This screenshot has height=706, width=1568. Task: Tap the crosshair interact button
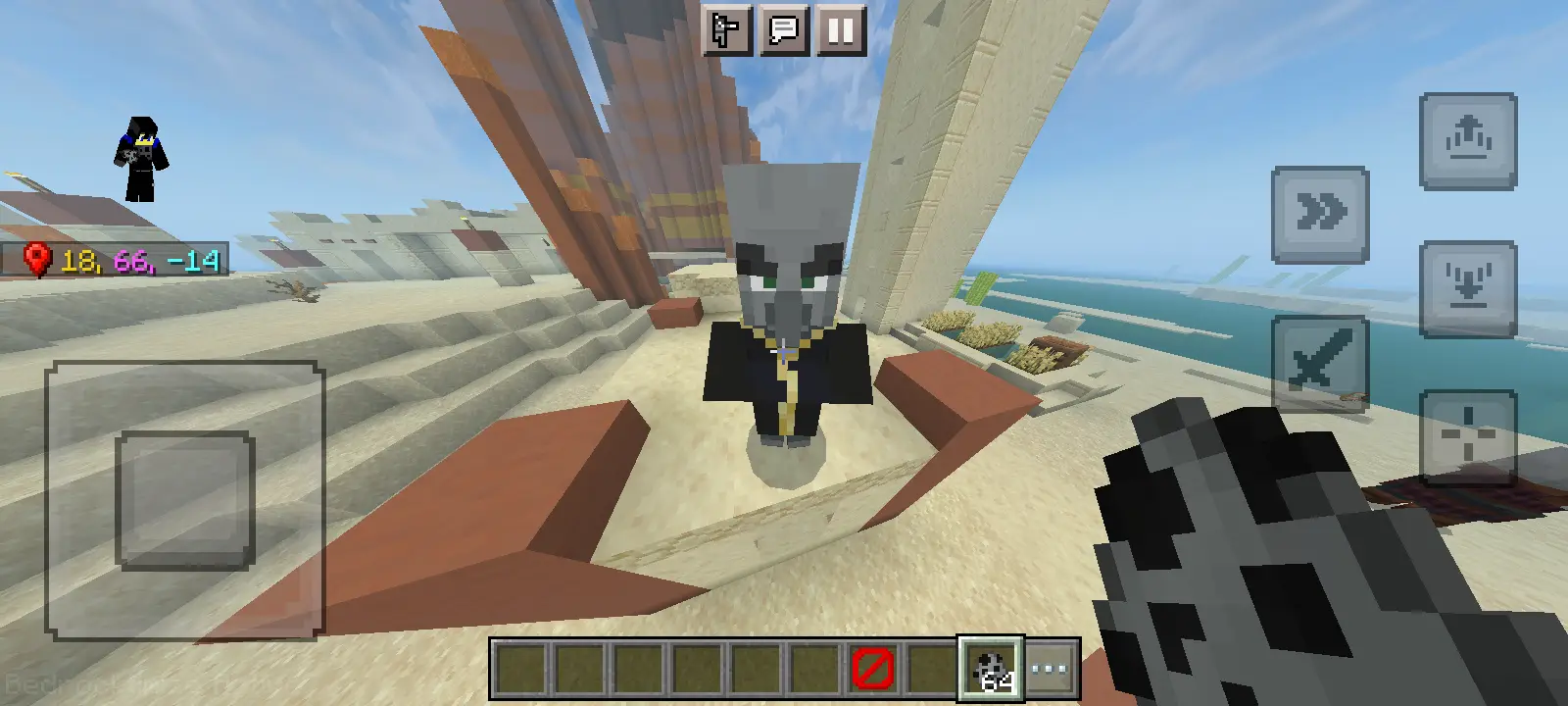1468,436
